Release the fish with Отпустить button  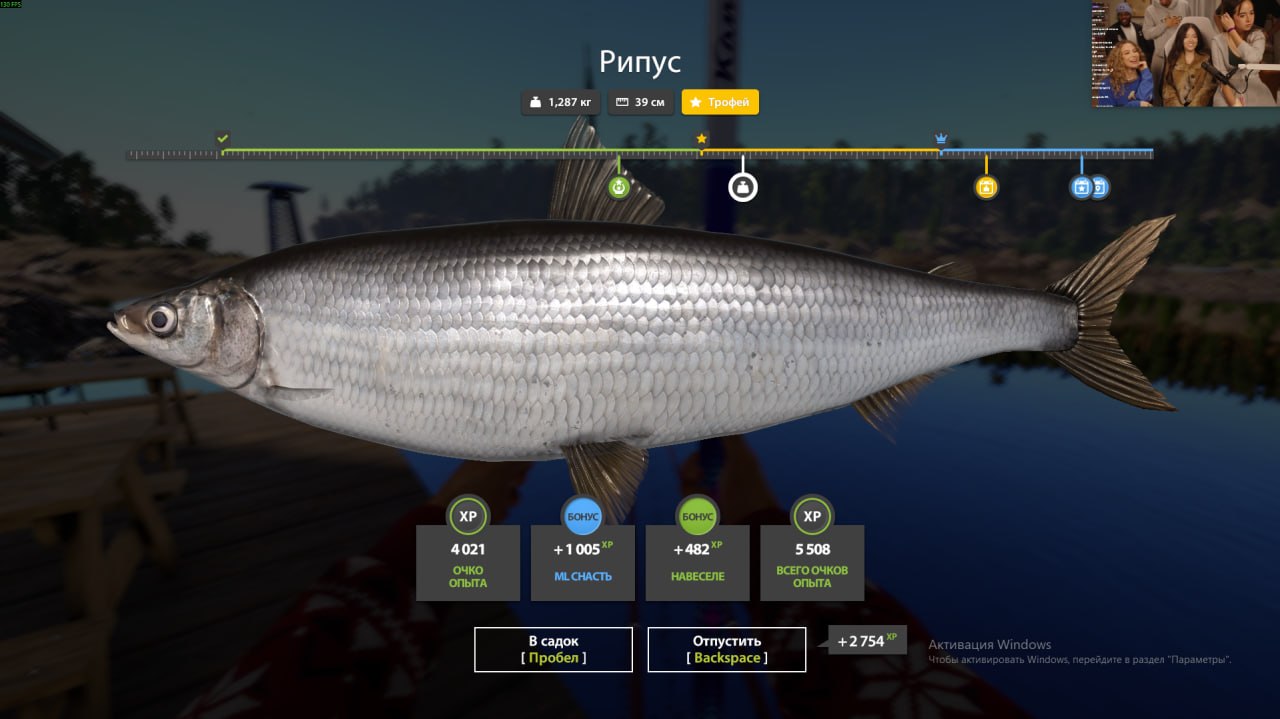coord(727,649)
